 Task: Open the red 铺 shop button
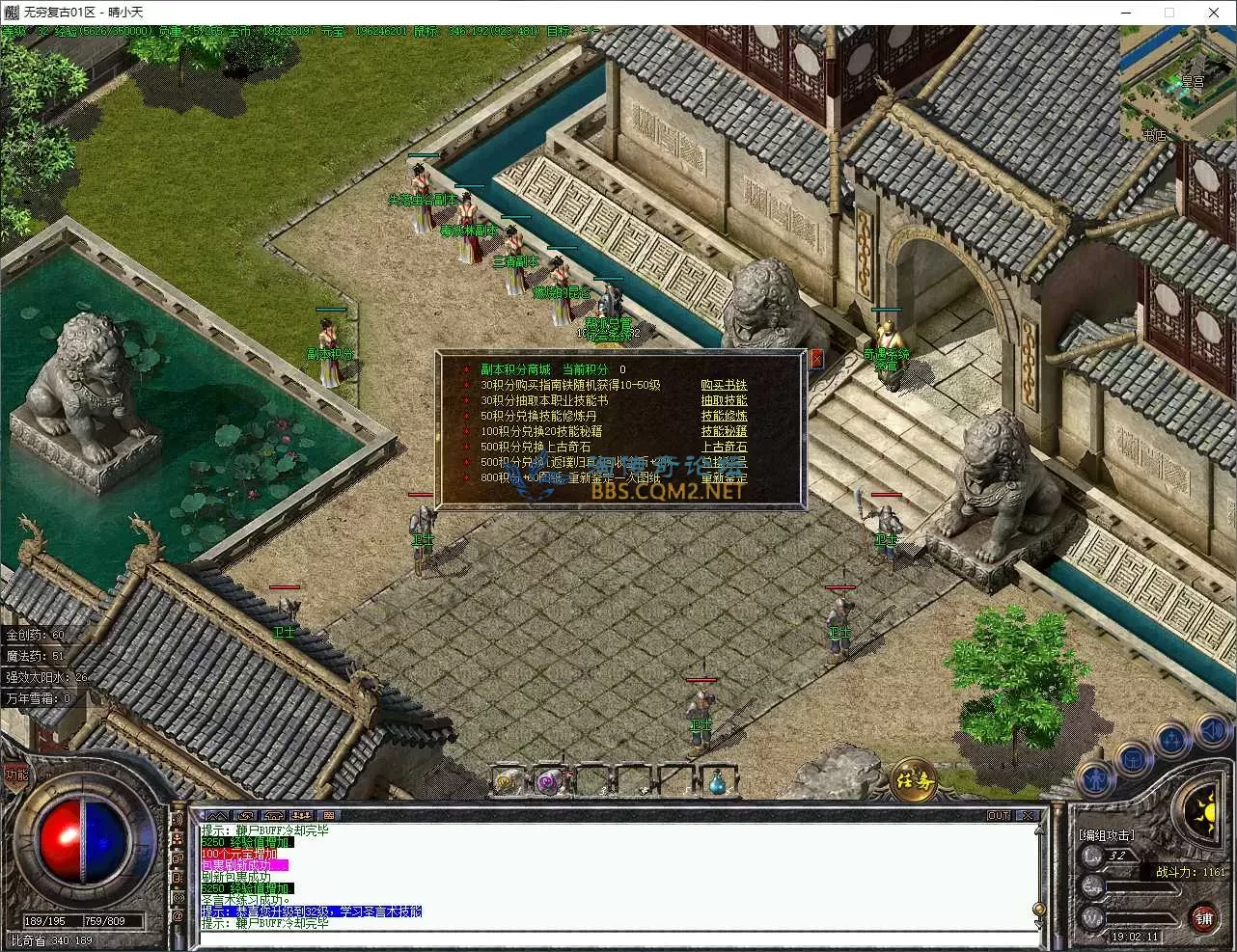click(1203, 918)
